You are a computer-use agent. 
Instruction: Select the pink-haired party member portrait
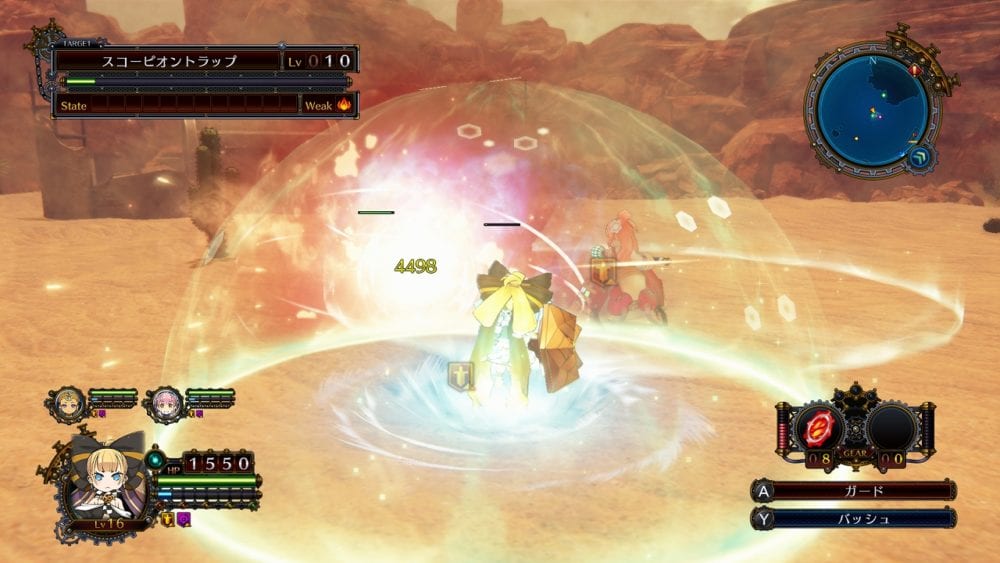click(164, 402)
